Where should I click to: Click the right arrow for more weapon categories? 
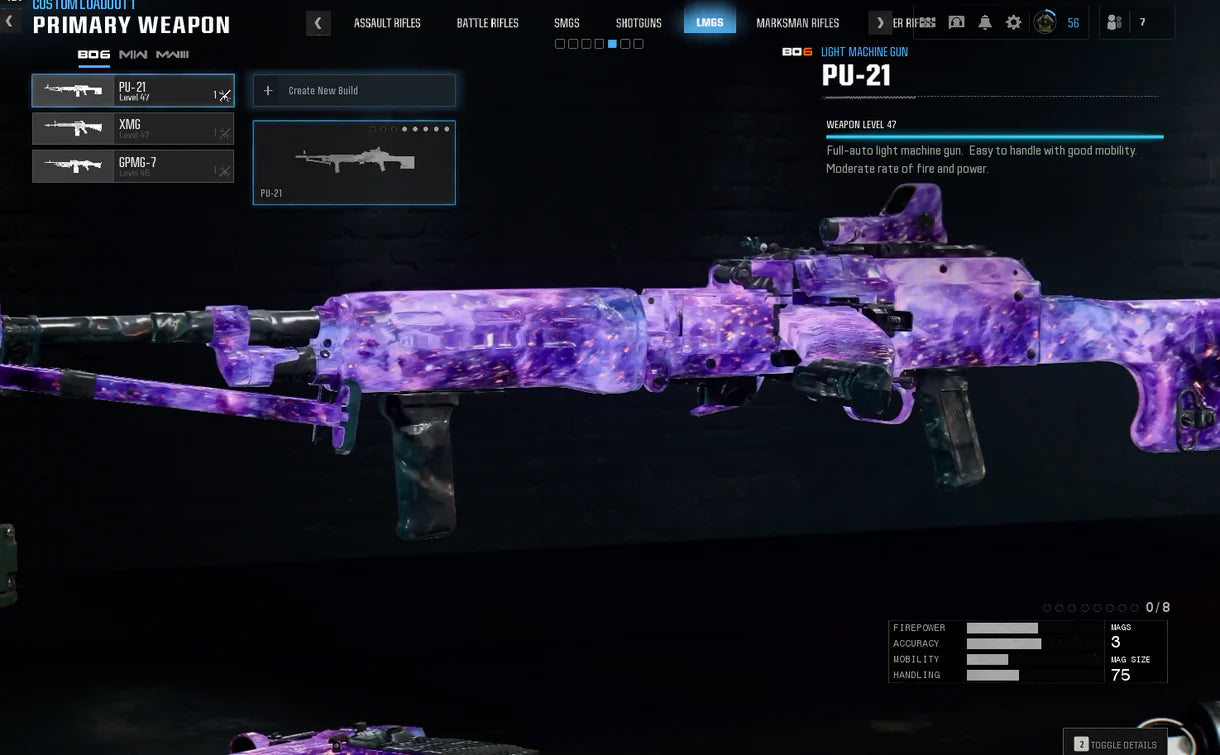point(880,23)
